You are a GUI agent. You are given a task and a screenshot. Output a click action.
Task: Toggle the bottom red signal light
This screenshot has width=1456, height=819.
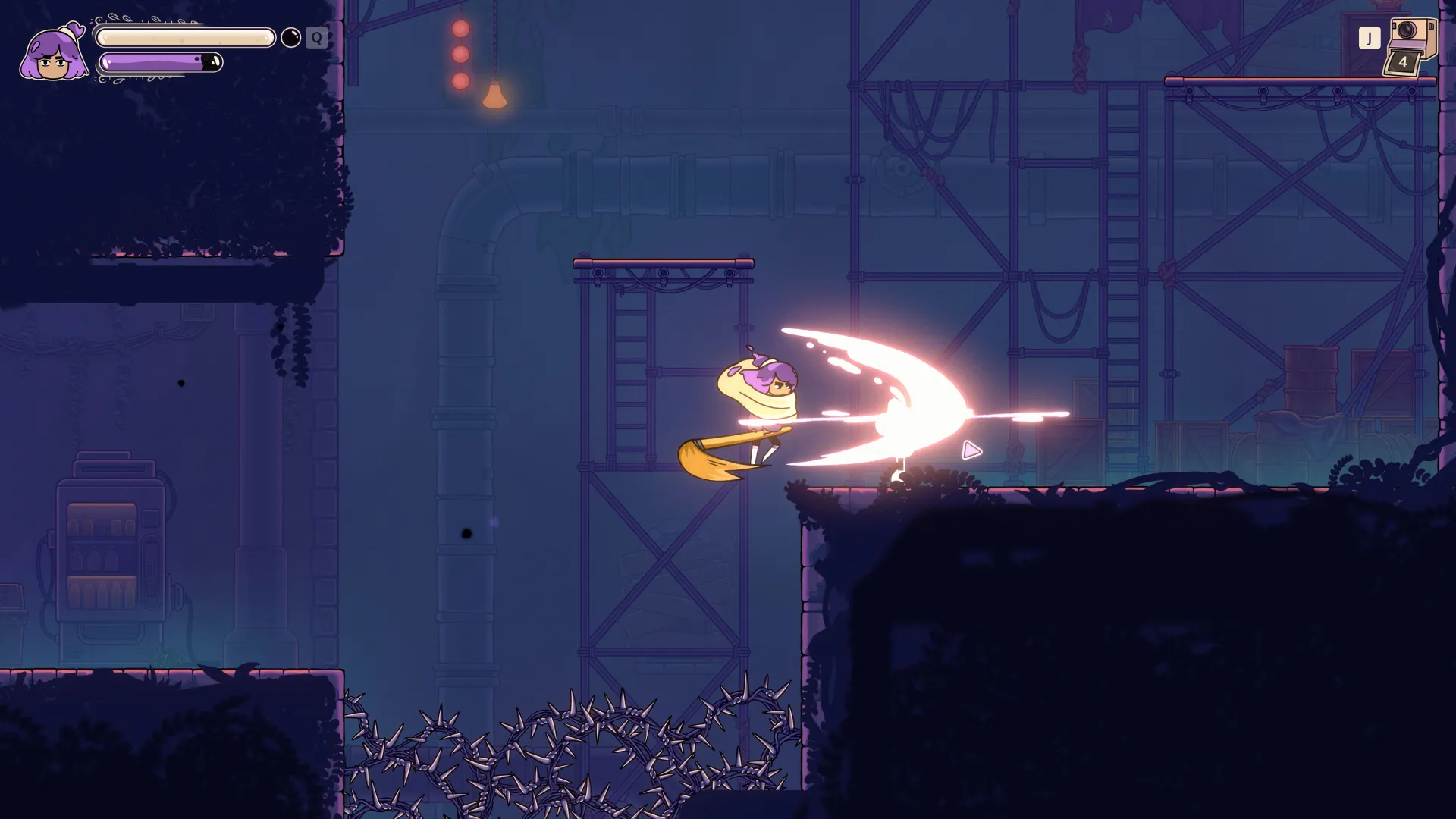coord(460,81)
